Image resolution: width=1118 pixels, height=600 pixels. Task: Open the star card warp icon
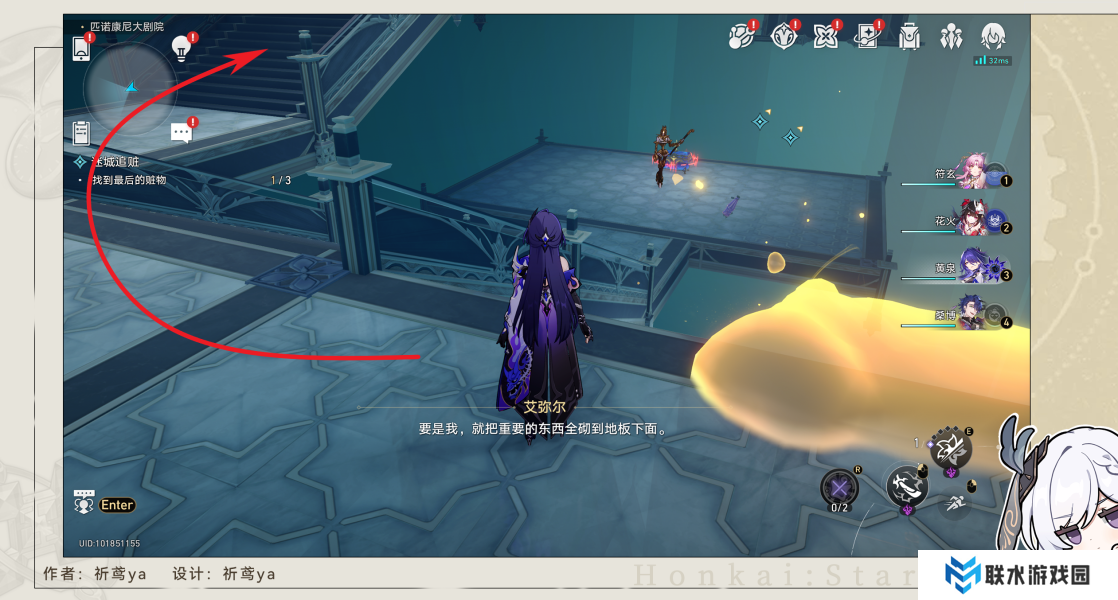867,37
